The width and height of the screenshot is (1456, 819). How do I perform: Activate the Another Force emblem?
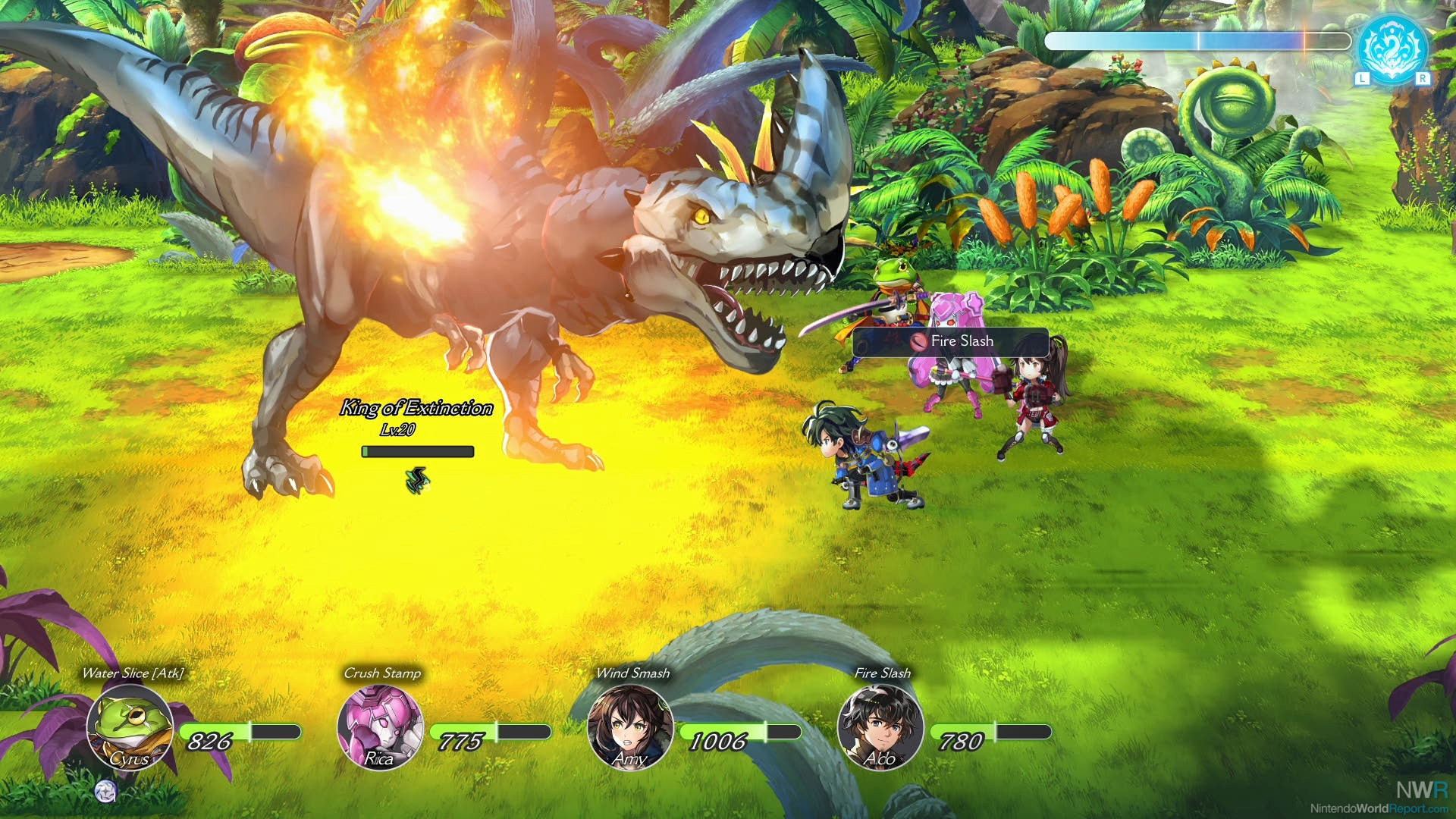point(1392,49)
